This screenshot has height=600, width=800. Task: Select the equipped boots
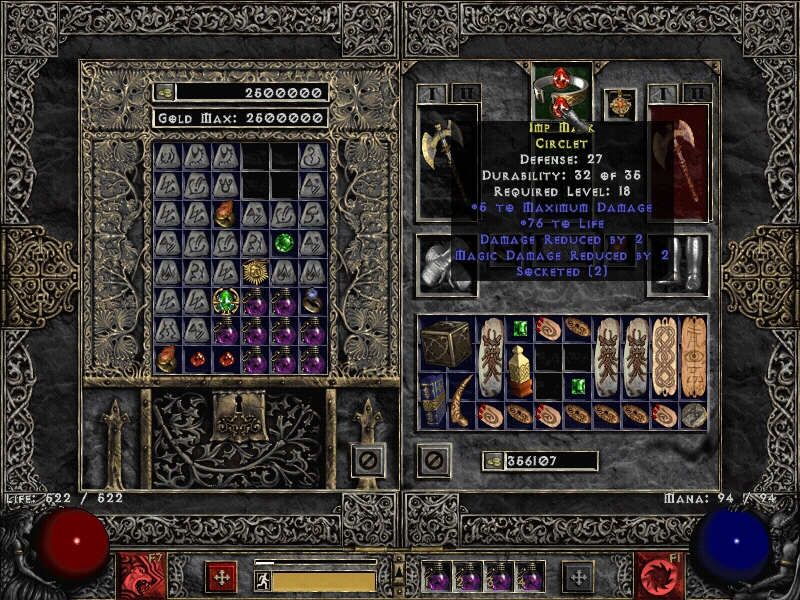(679, 264)
